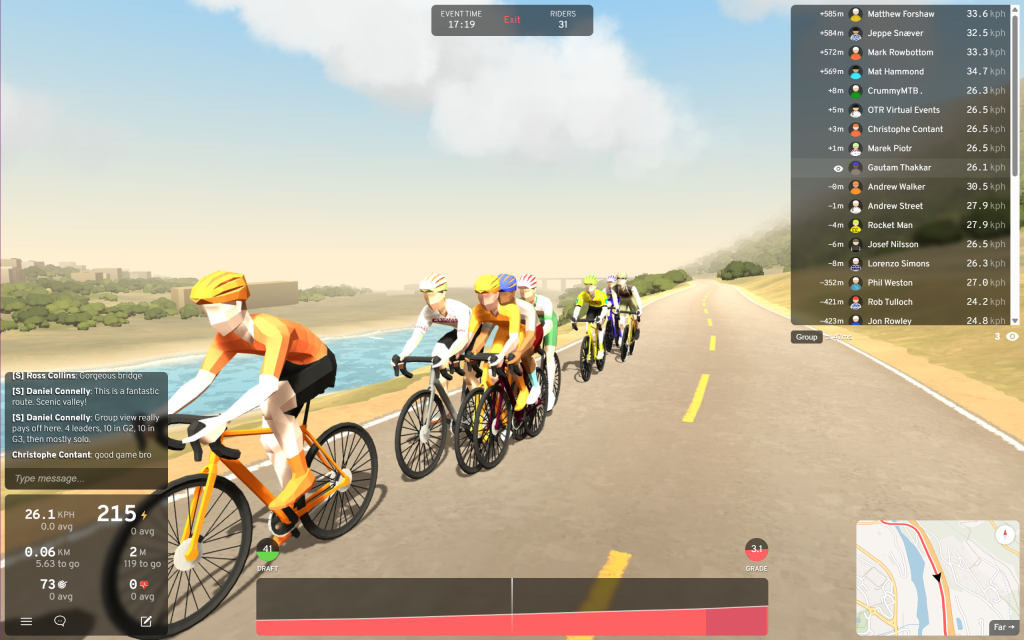Select Matthew Forshaw in the rider list

tap(900, 14)
